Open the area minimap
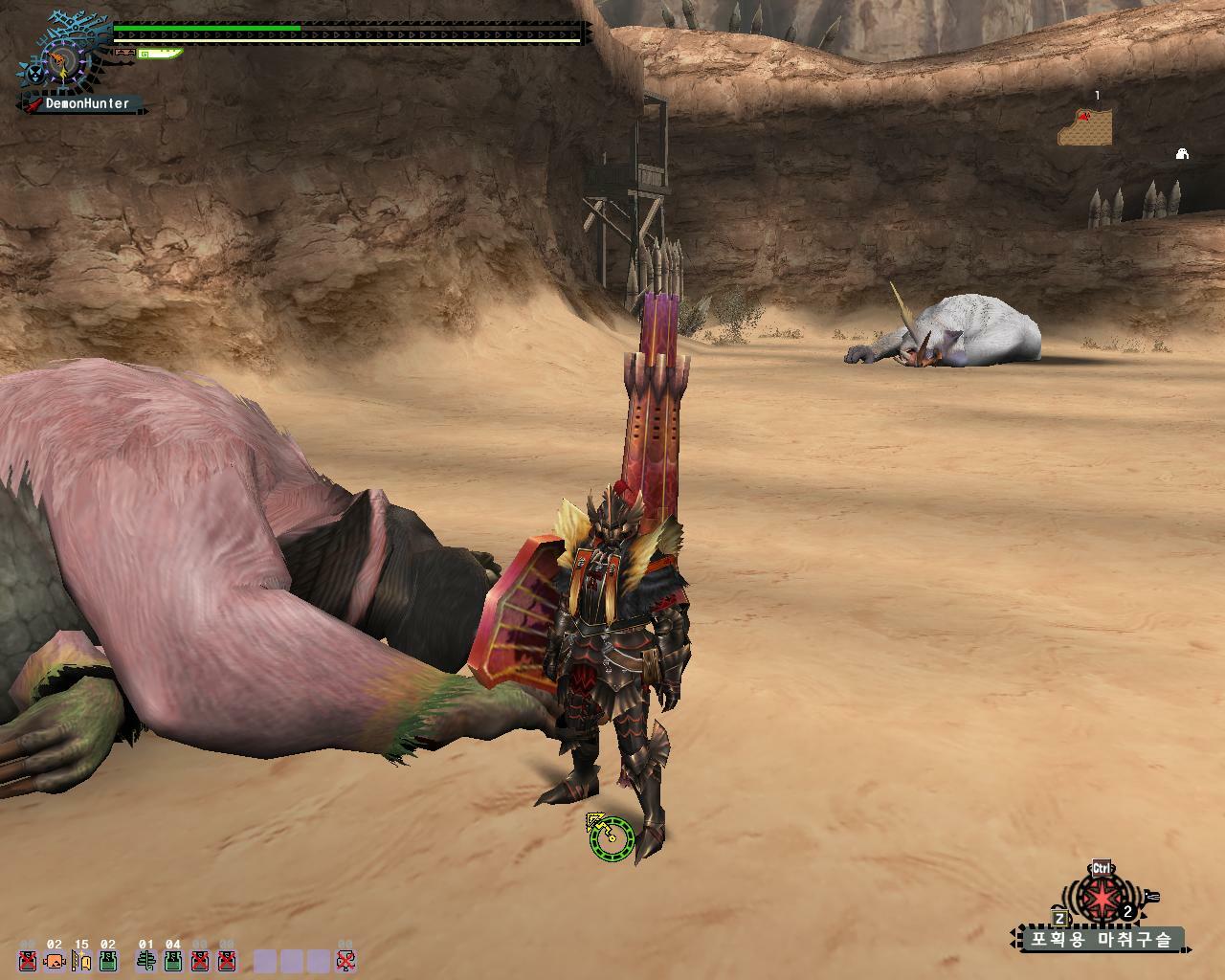 point(1085,124)
